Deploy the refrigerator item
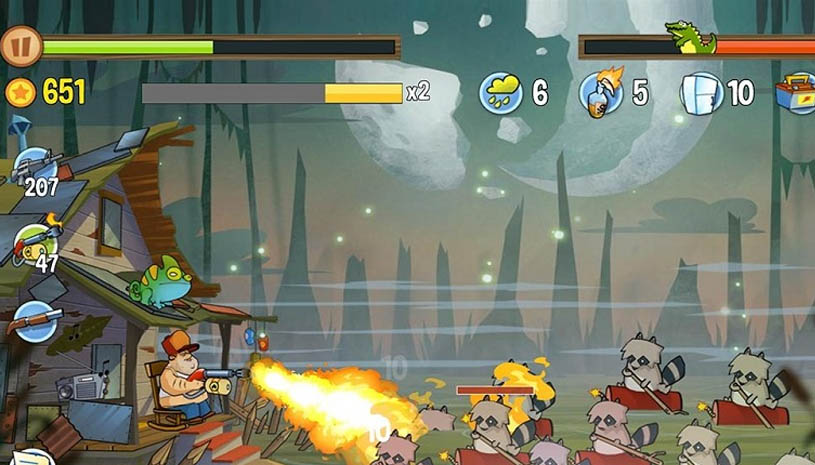This screenshot has height=465, width=815. 701,93
